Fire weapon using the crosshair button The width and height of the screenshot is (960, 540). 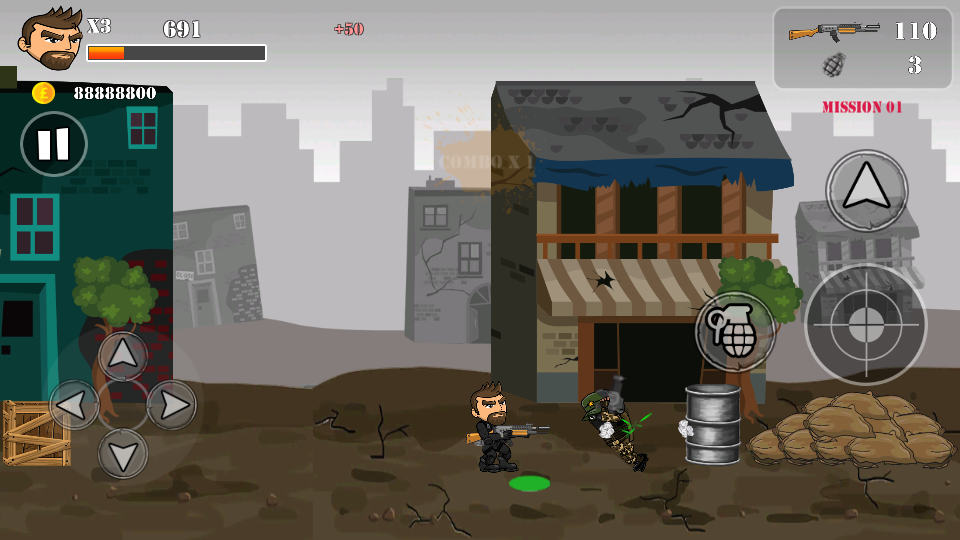click(x=866, y=323)
